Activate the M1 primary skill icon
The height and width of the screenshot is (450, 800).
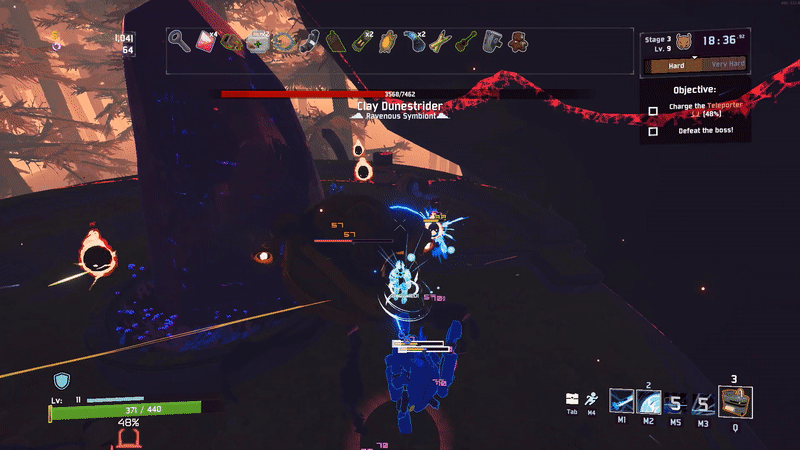(621, 402)
